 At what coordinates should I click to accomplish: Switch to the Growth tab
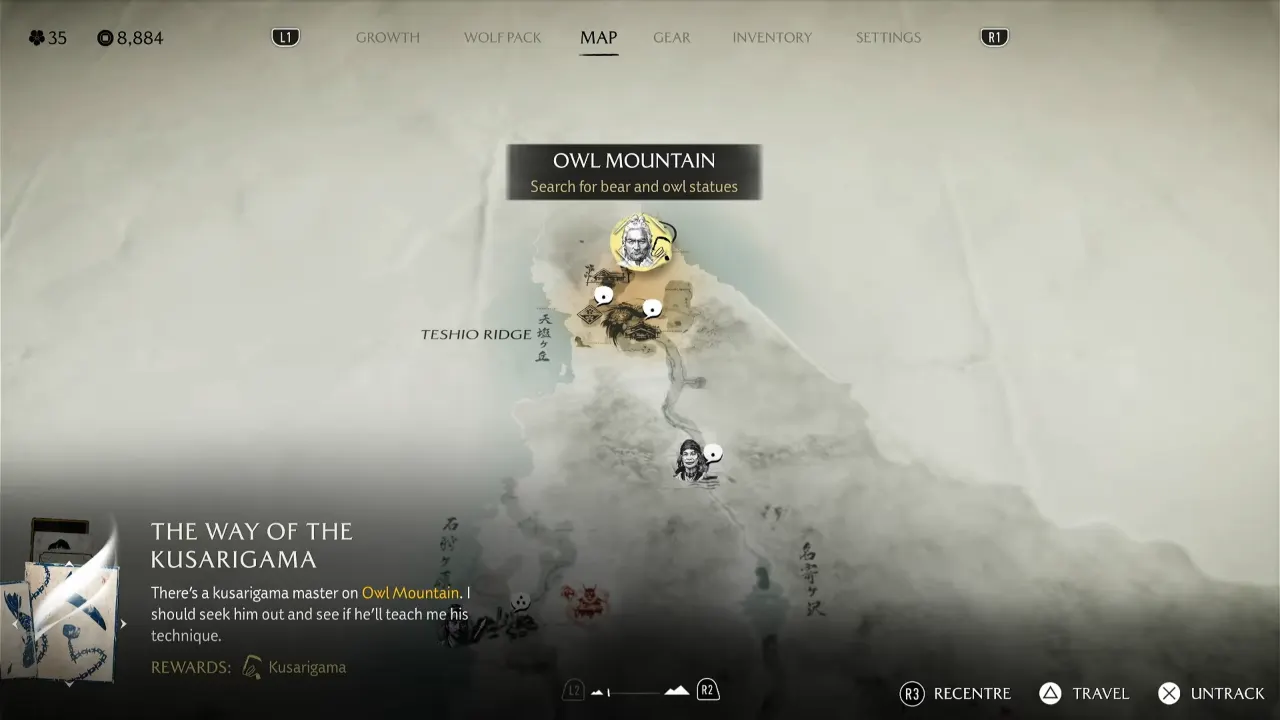point(388,38)
